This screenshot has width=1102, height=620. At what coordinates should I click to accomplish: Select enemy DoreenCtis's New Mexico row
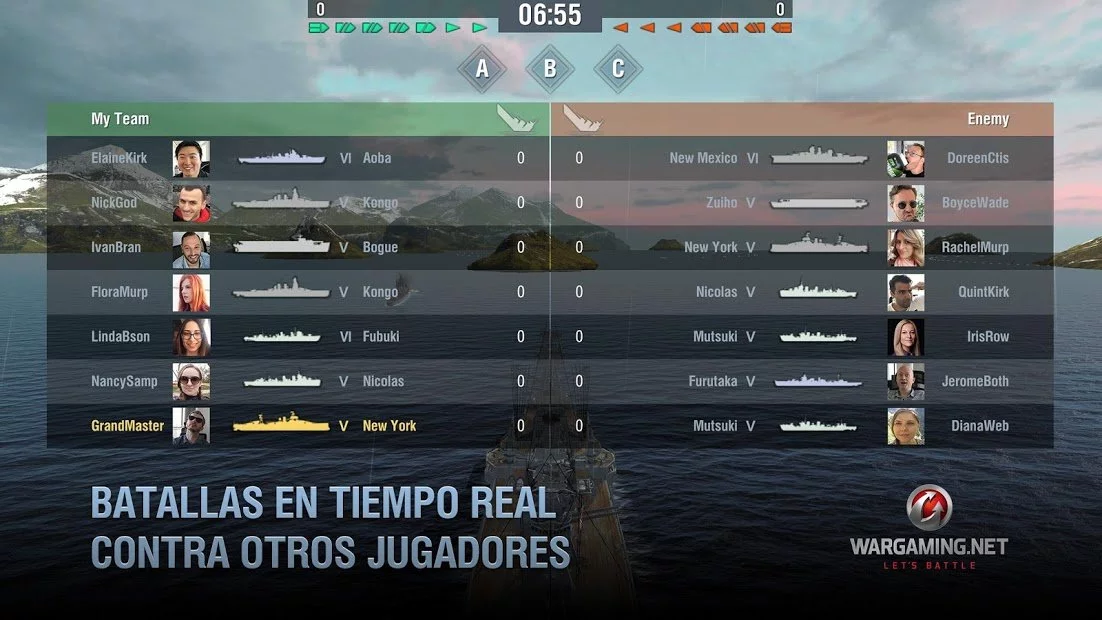802,158
